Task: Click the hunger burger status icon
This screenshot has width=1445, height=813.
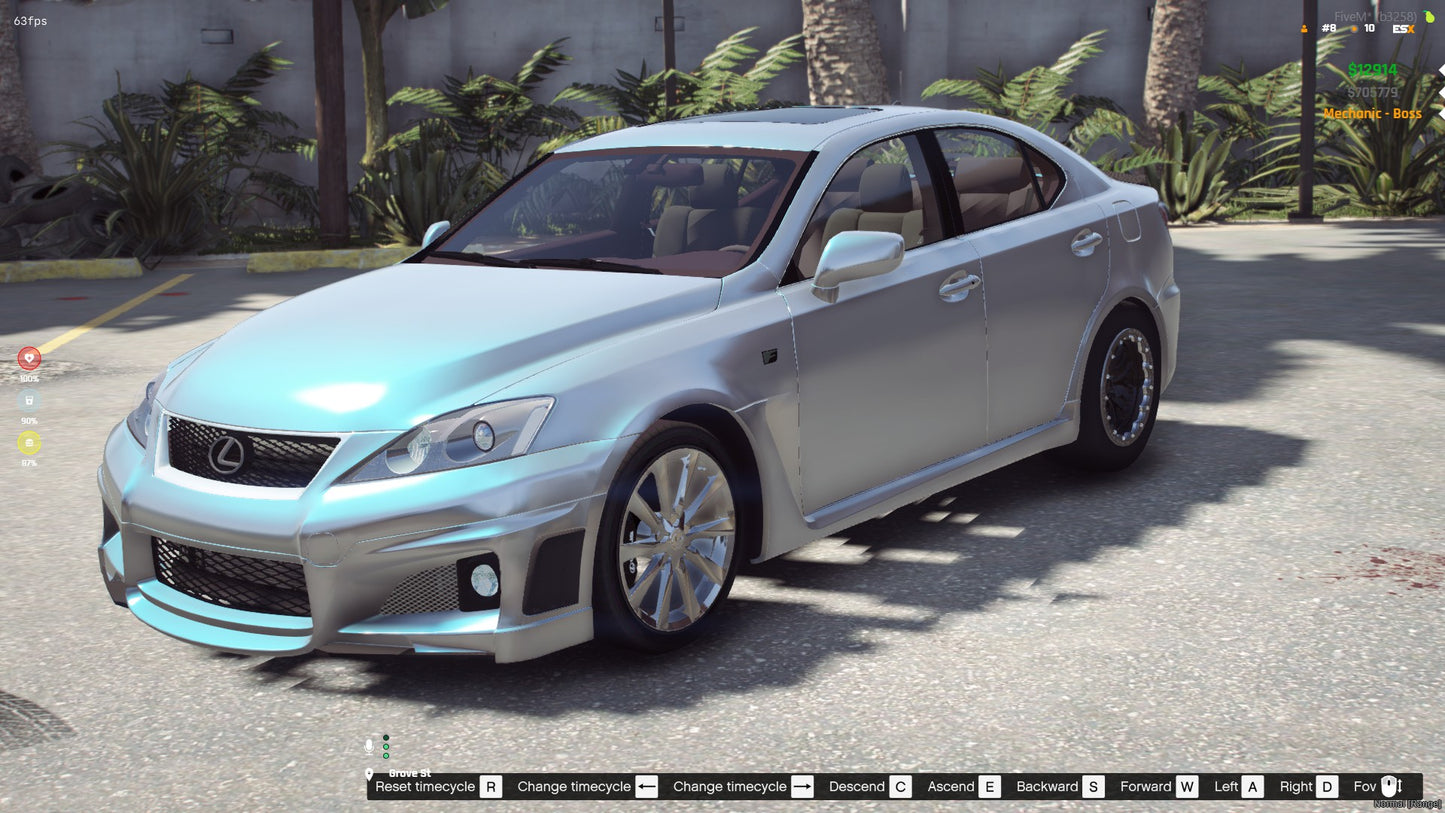Action: pyautogui.click(x=29, y=440)
